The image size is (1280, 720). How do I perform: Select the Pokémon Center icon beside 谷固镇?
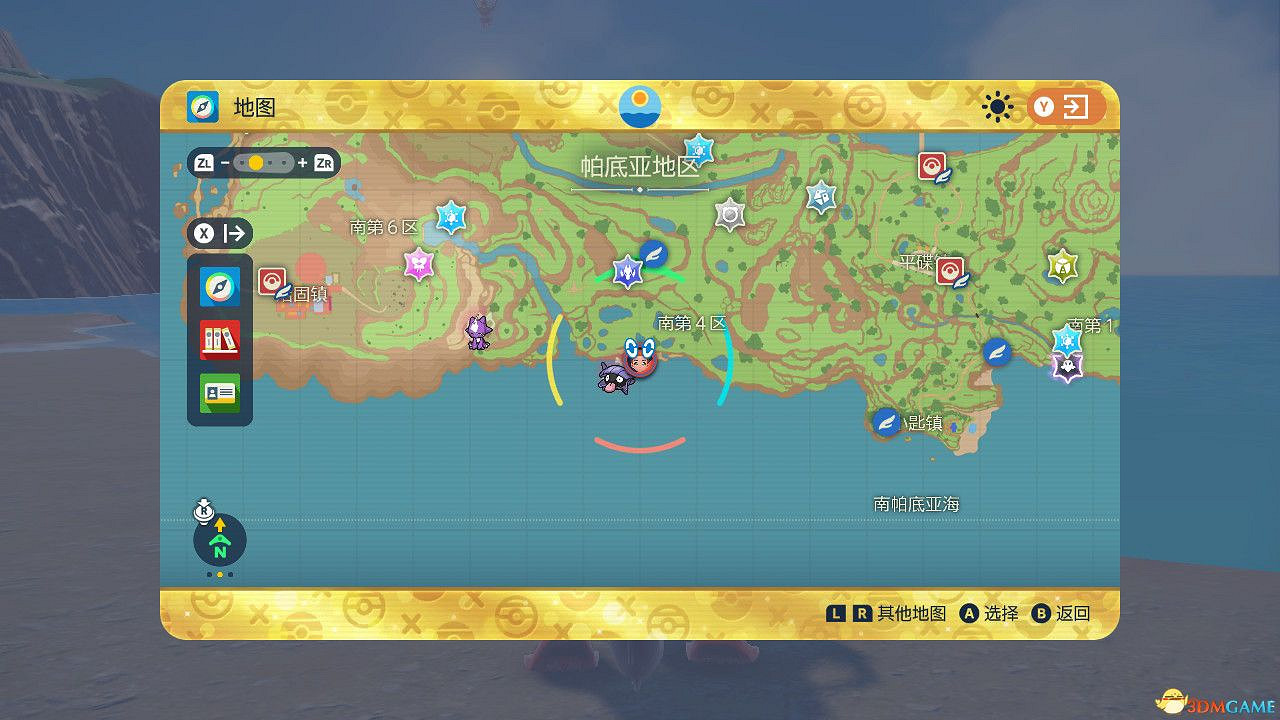tap(272, 282)
